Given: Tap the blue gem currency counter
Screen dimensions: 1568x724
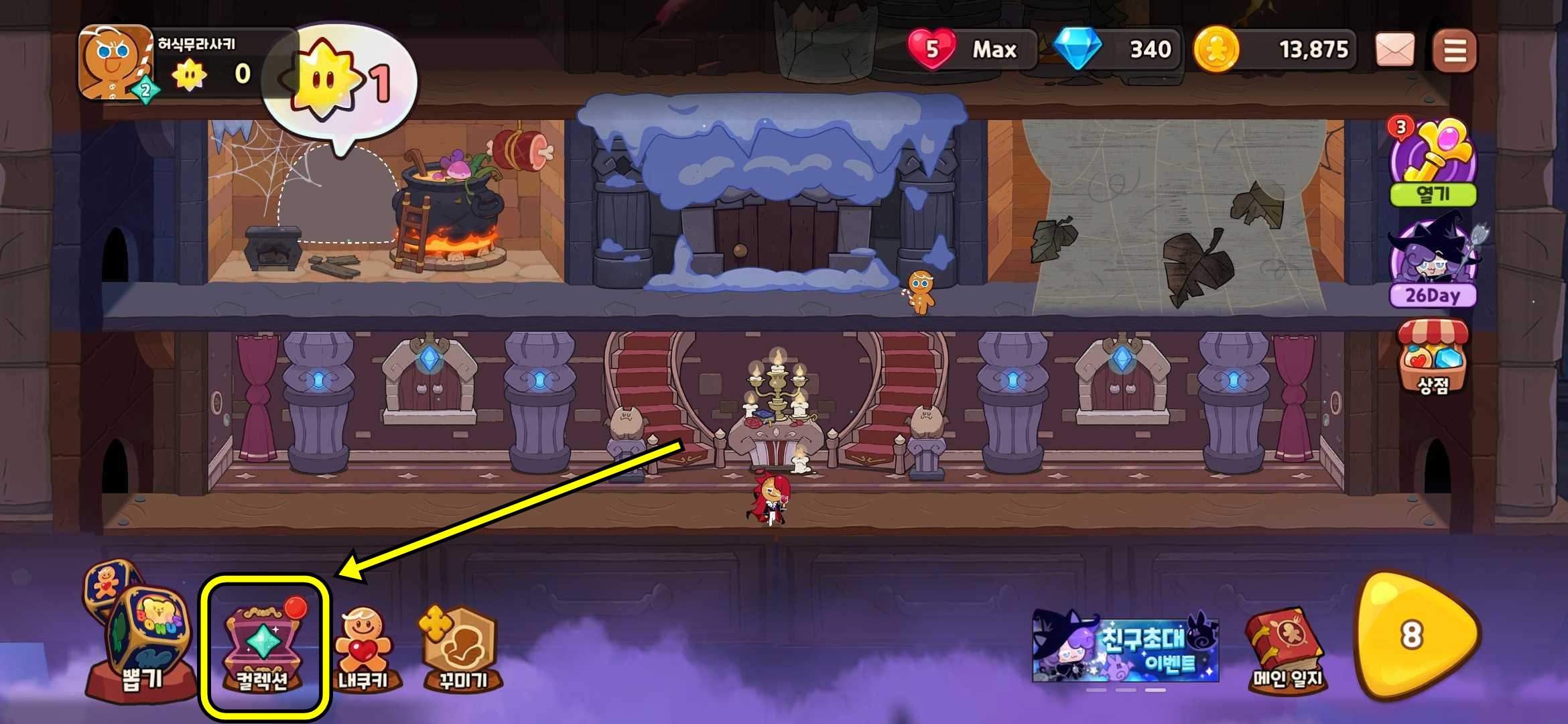Looking at the screenshot, I should 1114,50.
